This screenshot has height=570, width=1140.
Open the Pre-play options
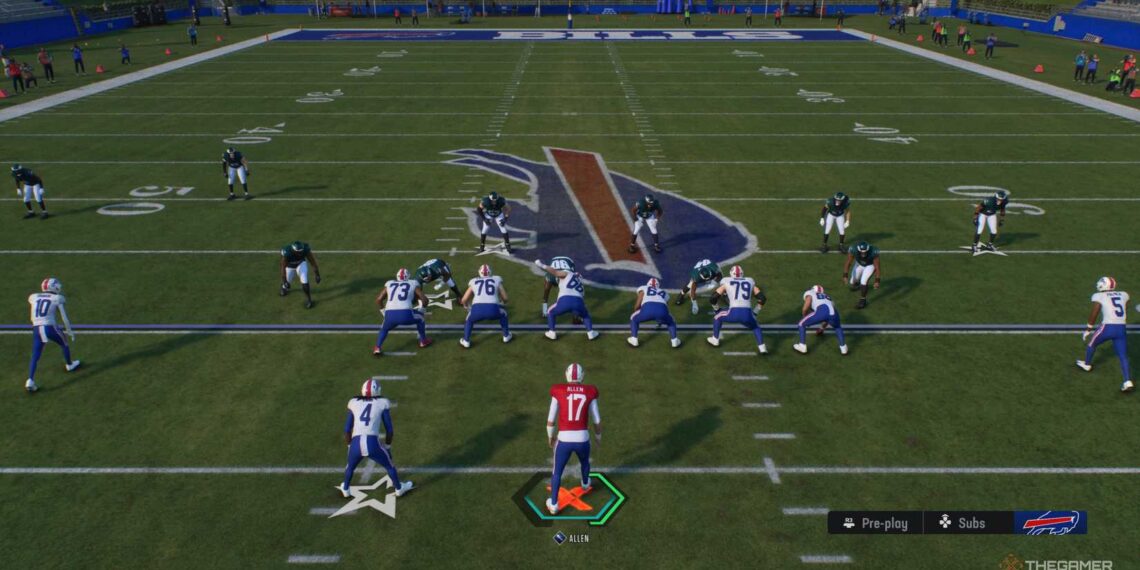tap(874, 522)
